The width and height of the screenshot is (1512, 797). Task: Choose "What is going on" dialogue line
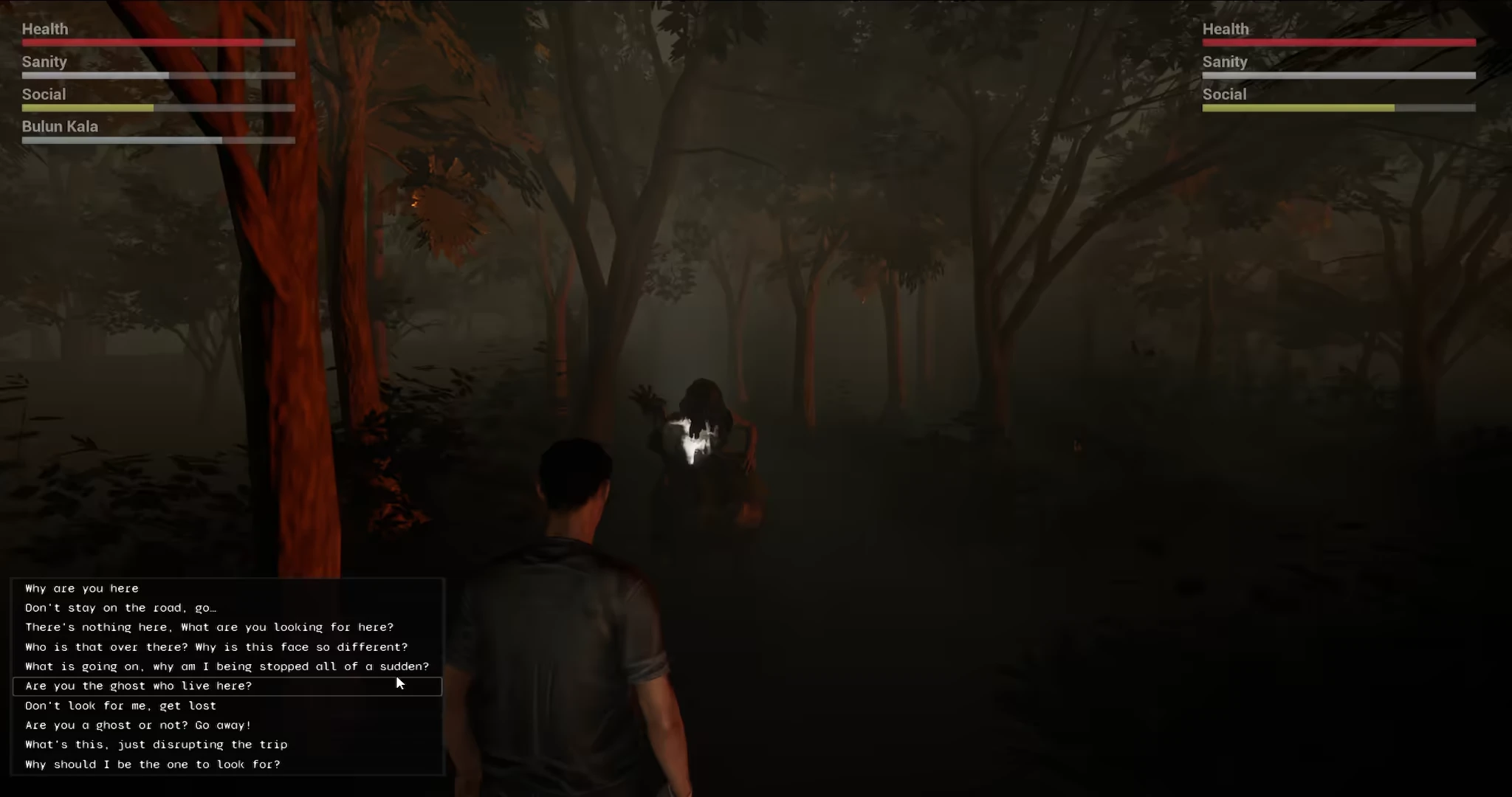pyautogui.click(x=227, y=666)
